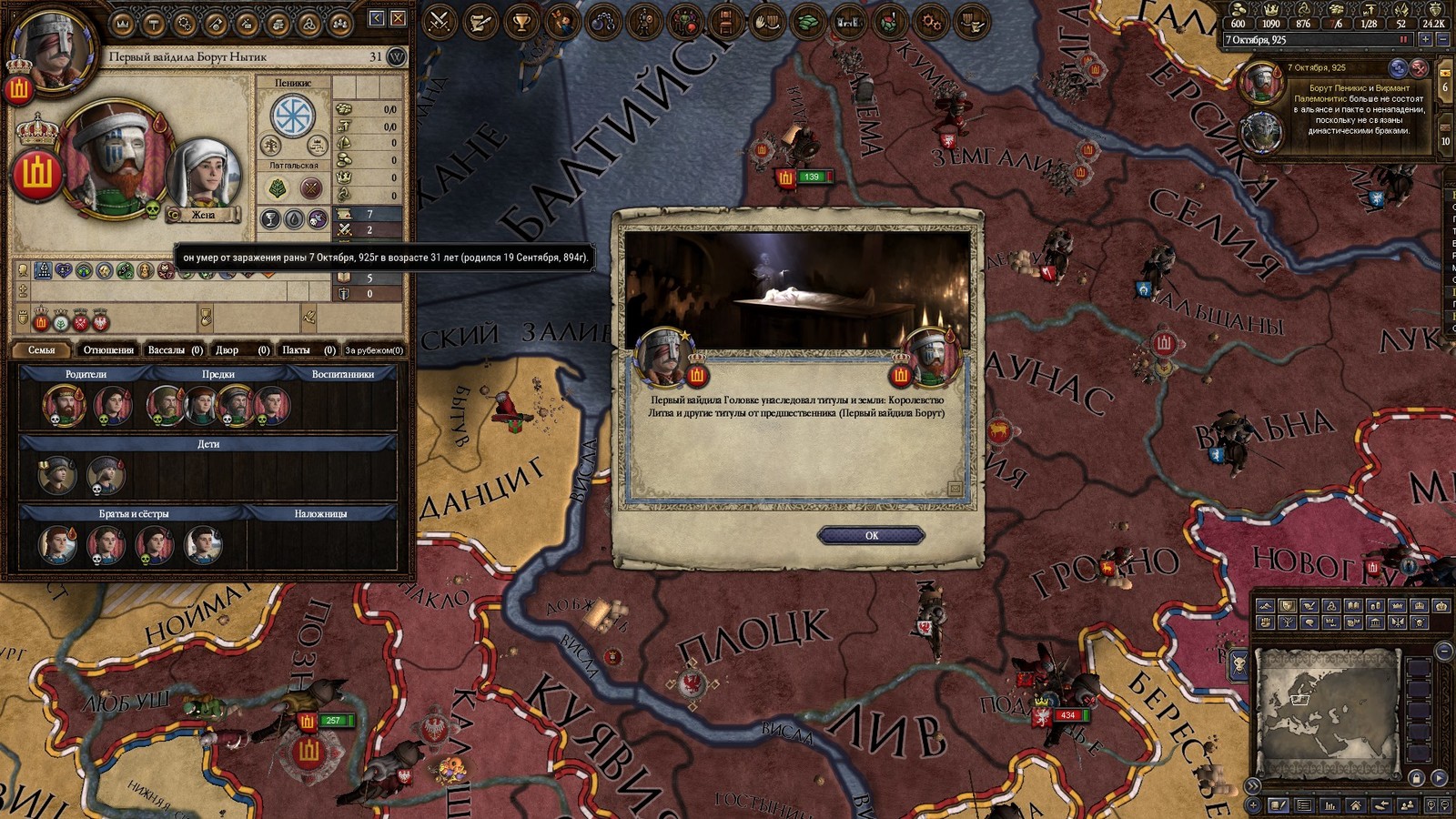Confirm the succession event with OK
1456x819 pixels.
coord(871,535)
